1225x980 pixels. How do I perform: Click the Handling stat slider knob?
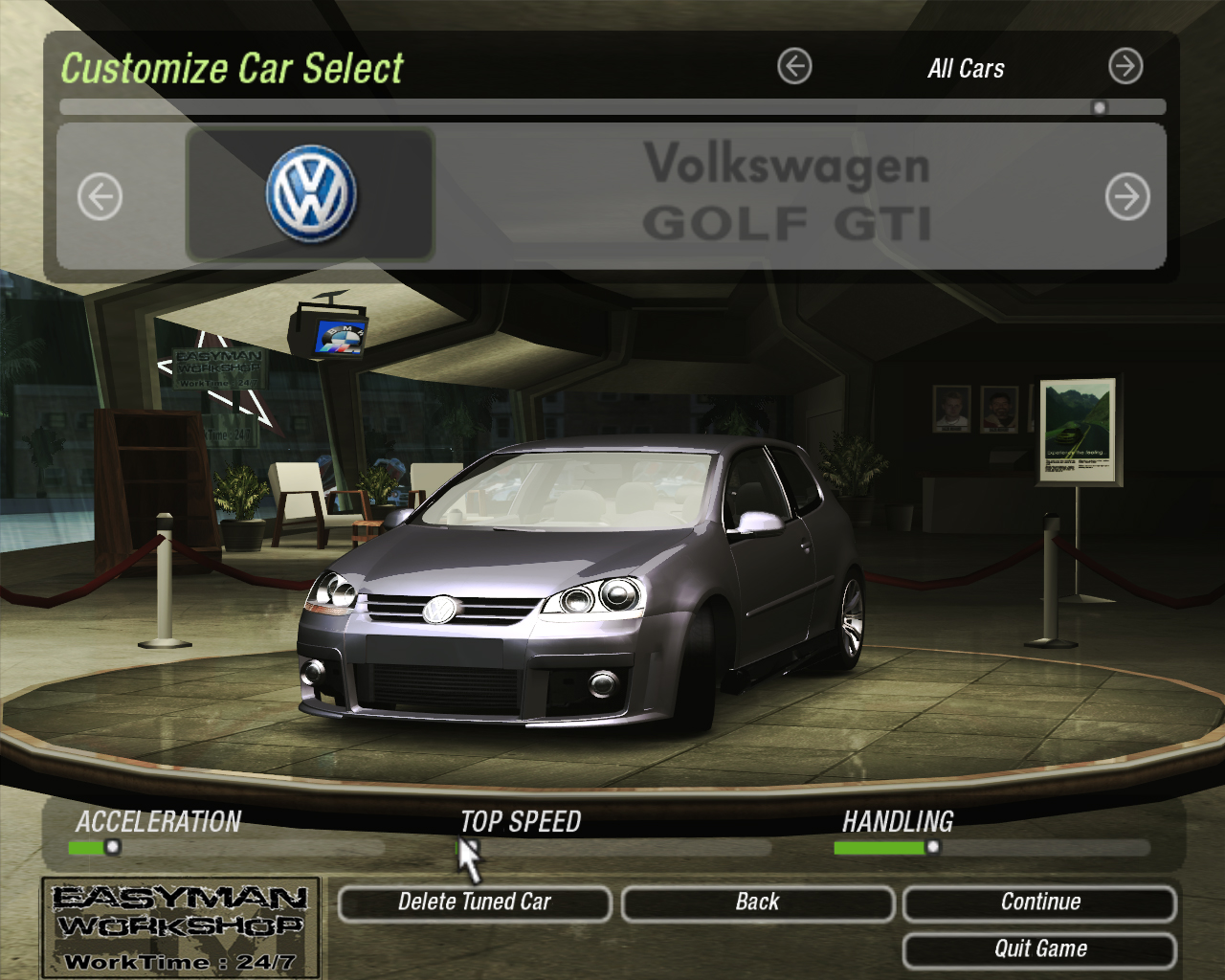point(933,846)
